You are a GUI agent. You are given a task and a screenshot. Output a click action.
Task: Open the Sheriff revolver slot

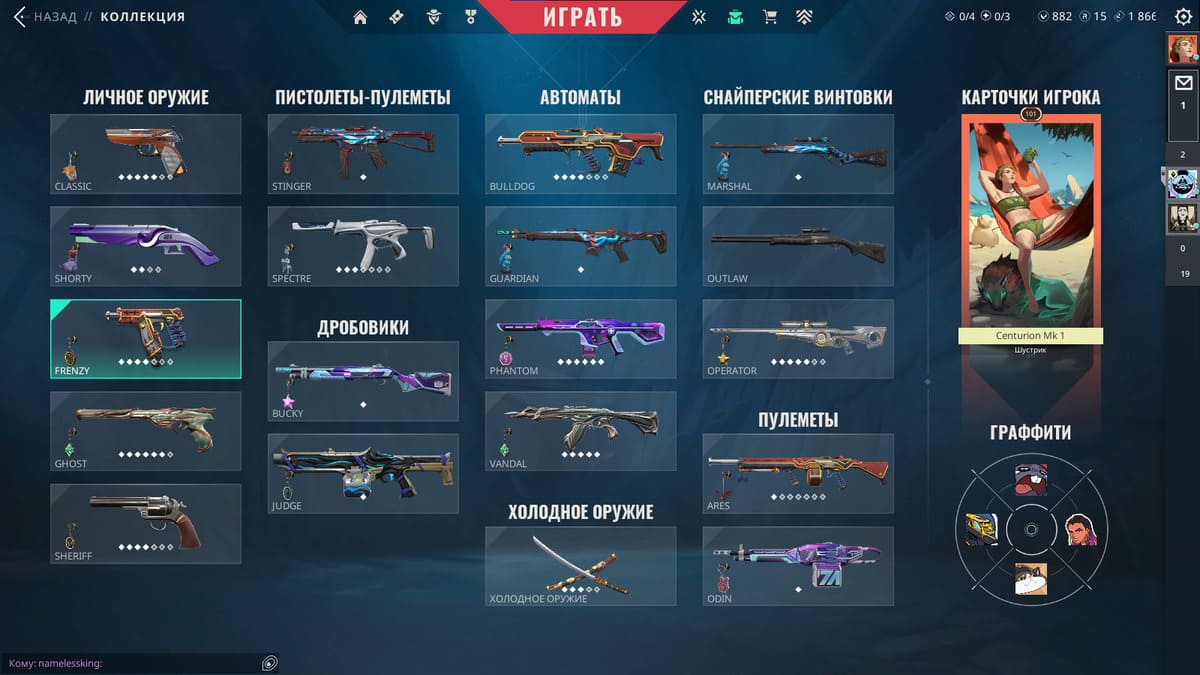(x=145, y=523)
